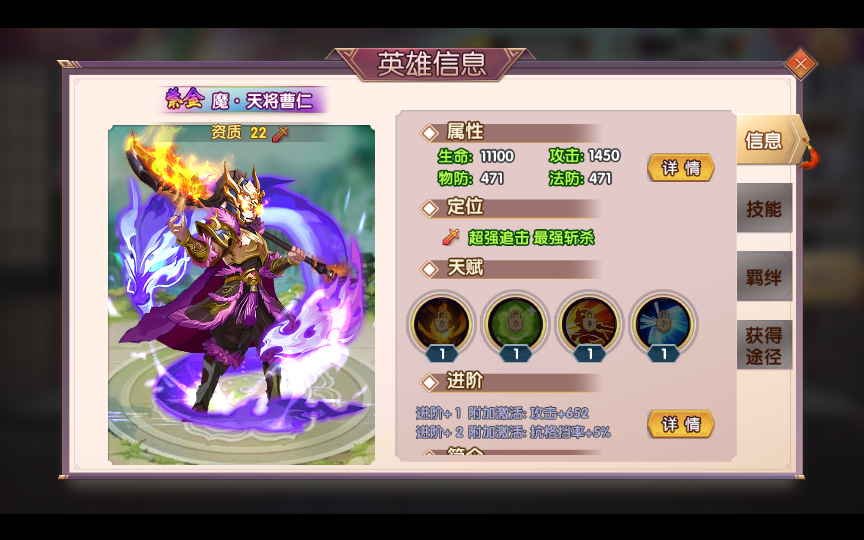Switch to the 信息 tab
This screenshot has height=540, width=864.
click(x=767, y=140)
